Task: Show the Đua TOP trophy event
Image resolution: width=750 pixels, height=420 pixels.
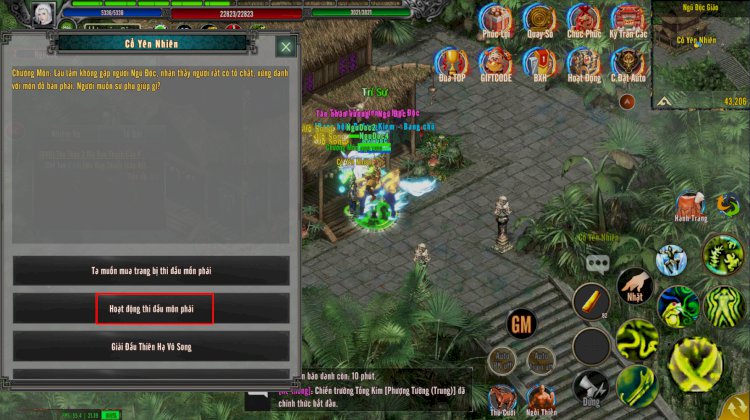Action: pos(452,62)
